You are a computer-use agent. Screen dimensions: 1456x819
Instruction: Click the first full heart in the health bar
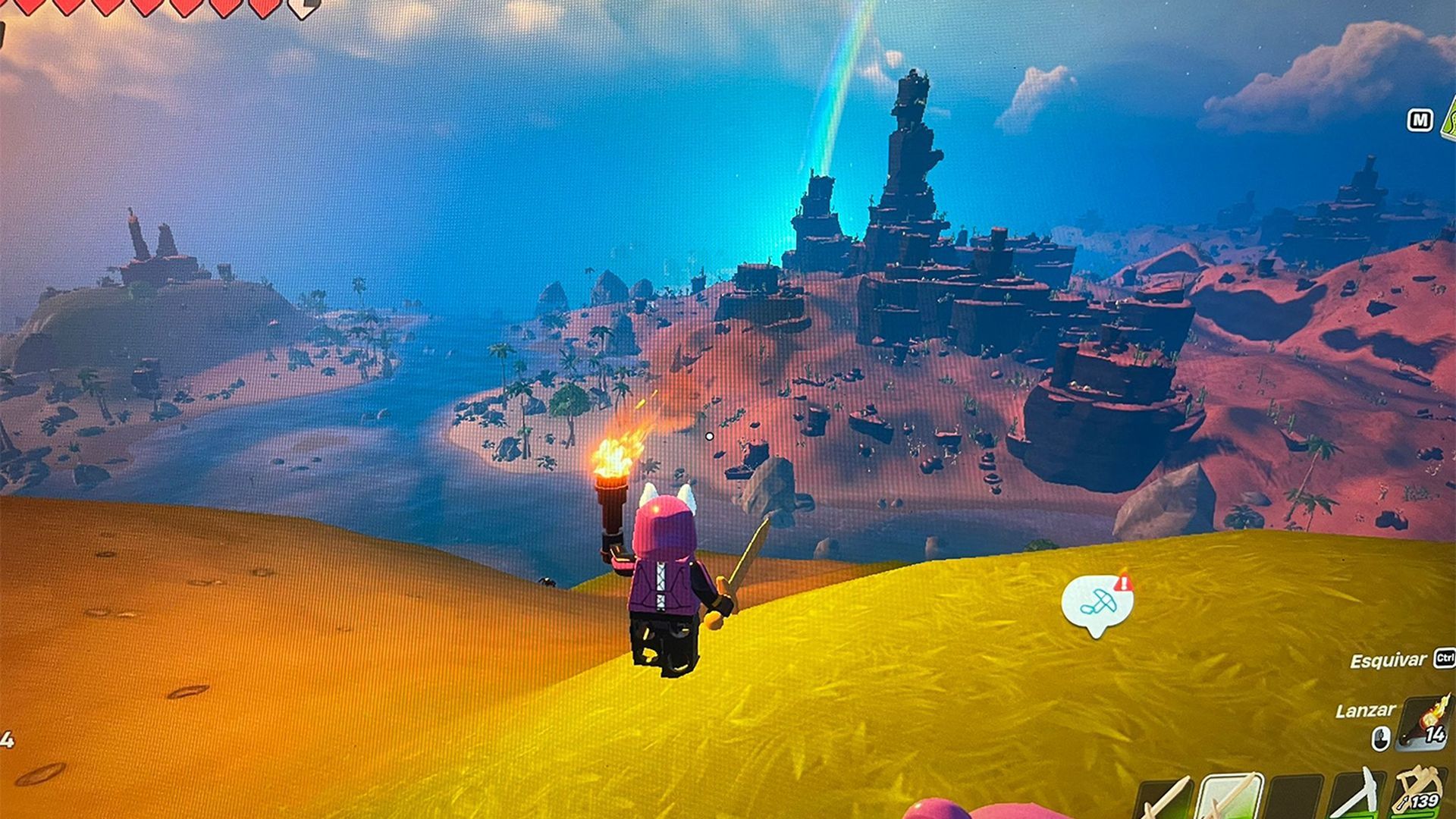[x=30, y=8]
